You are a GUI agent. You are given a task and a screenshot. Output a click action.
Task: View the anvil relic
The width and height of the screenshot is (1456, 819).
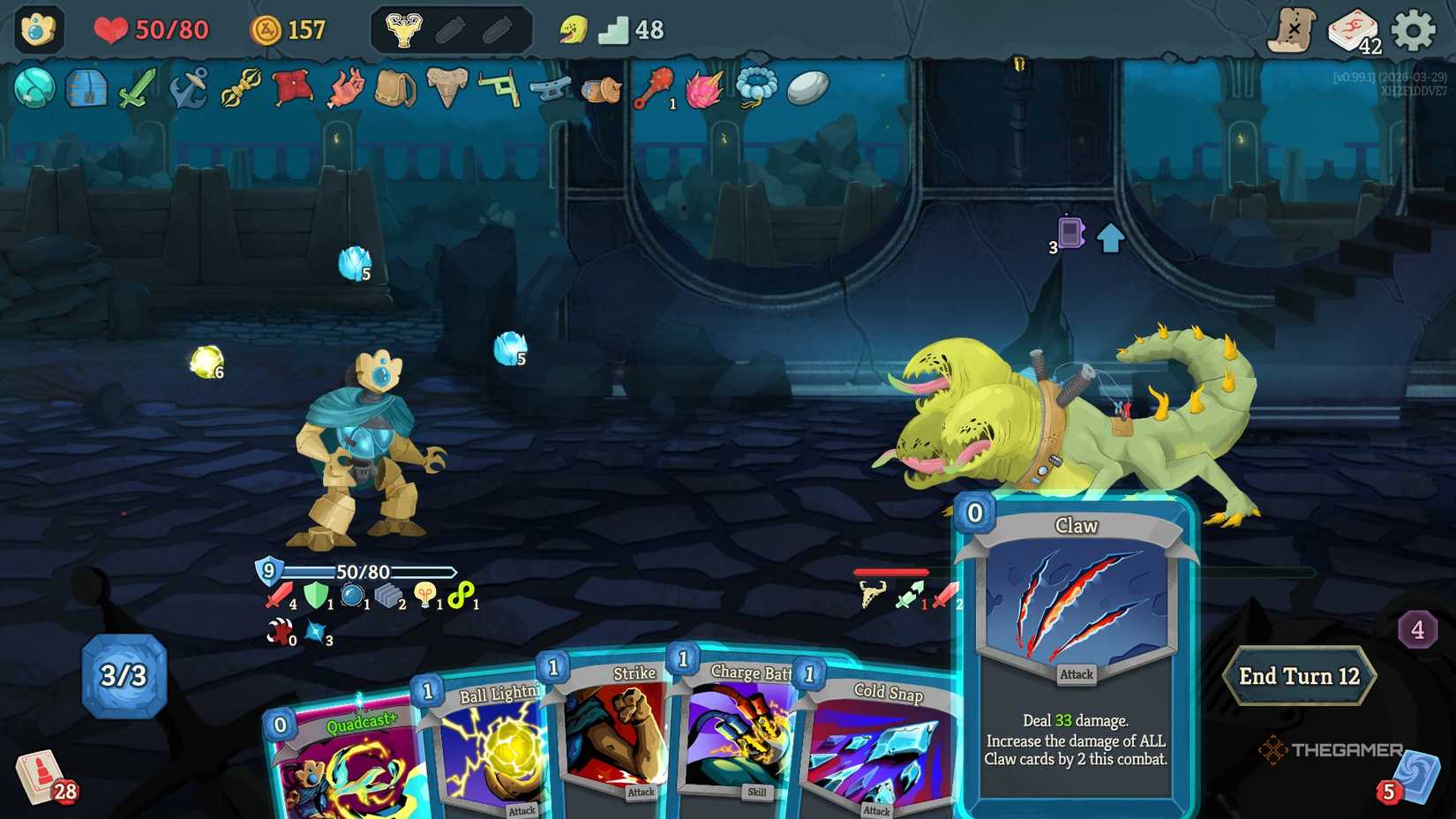coord(552,88)
